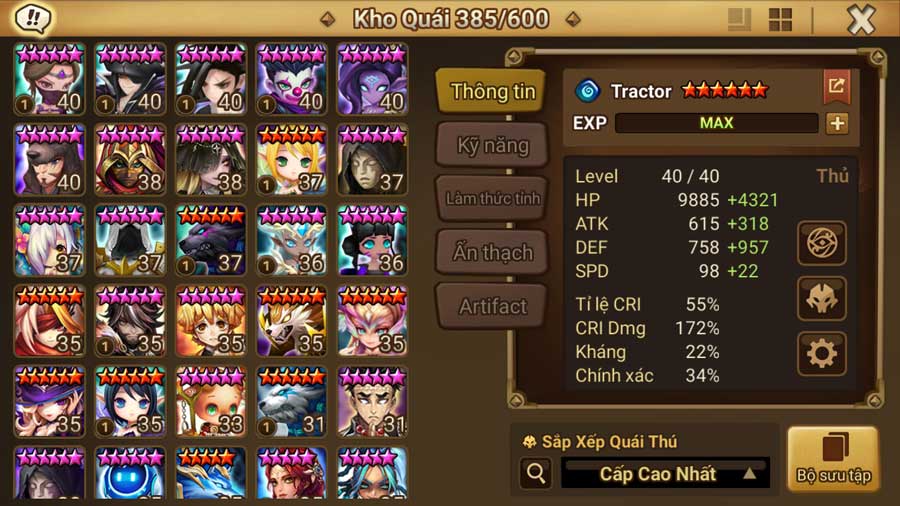Viewport: 900px width, 506px height.
Task: Select the Làm thức tỉnh tab
Action: tap(492, 198)
